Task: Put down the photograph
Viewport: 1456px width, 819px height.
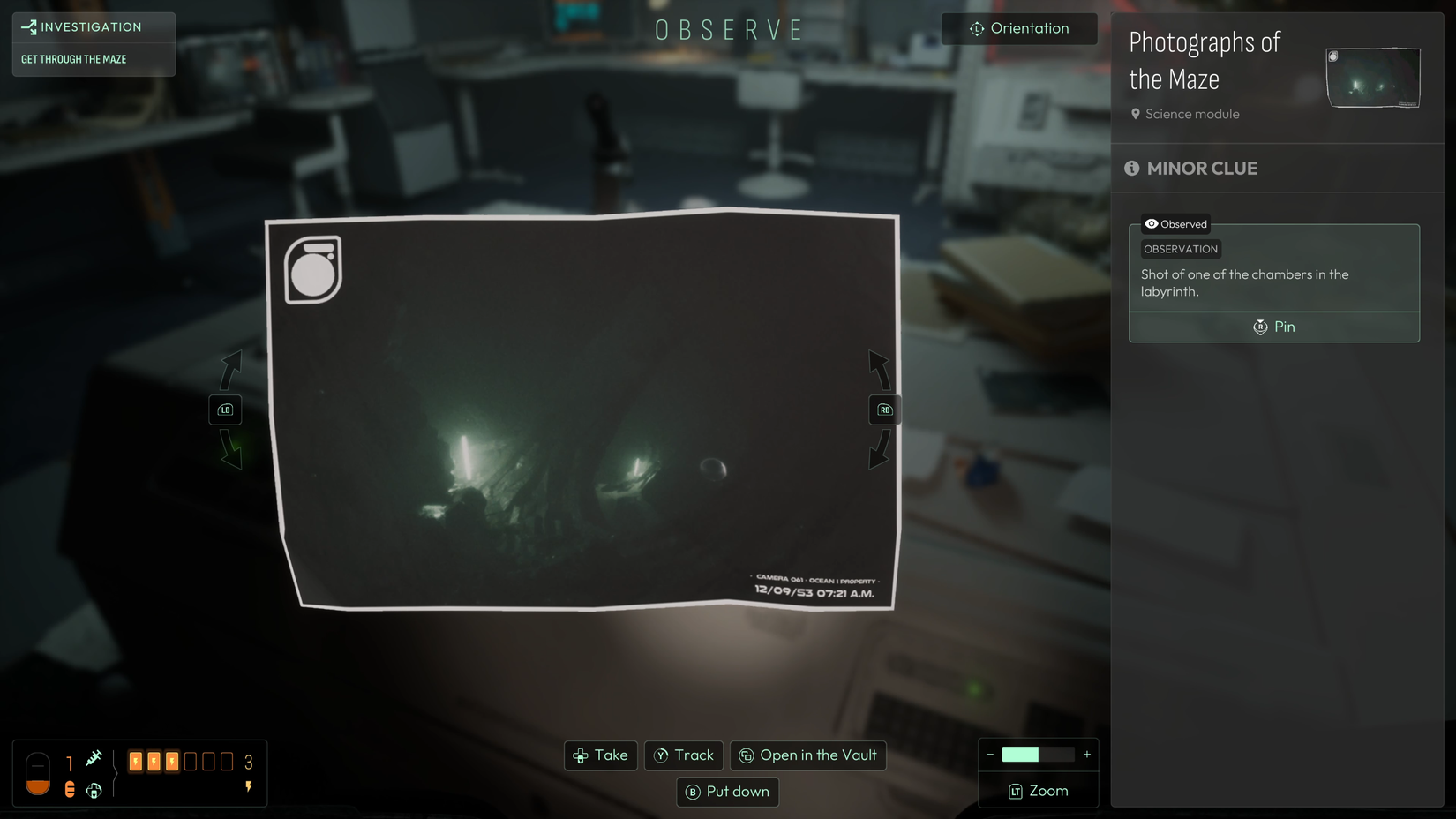Action: point(727,792)
